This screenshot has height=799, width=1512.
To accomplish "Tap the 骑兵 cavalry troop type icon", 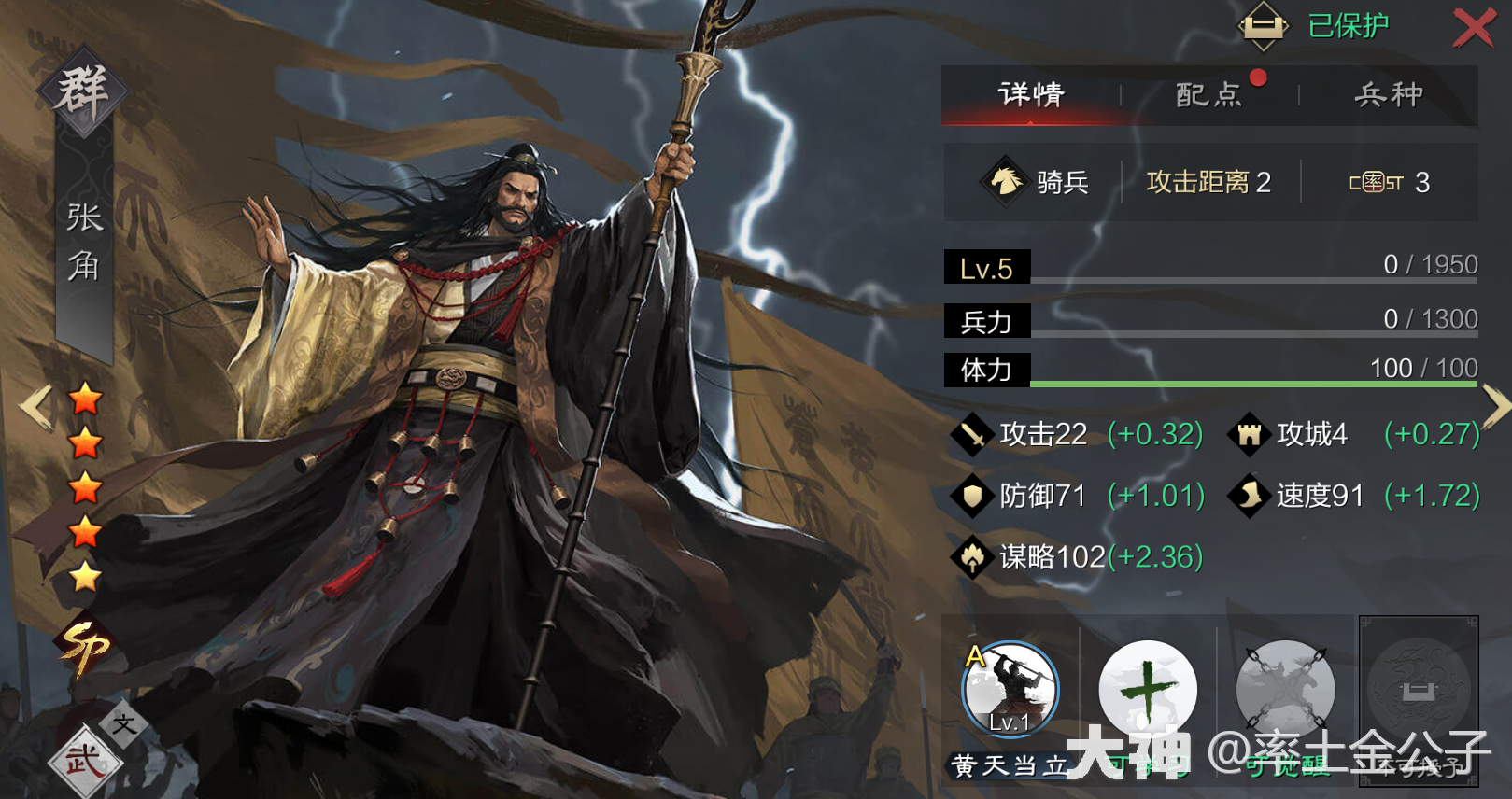I will pos(1005,181).
